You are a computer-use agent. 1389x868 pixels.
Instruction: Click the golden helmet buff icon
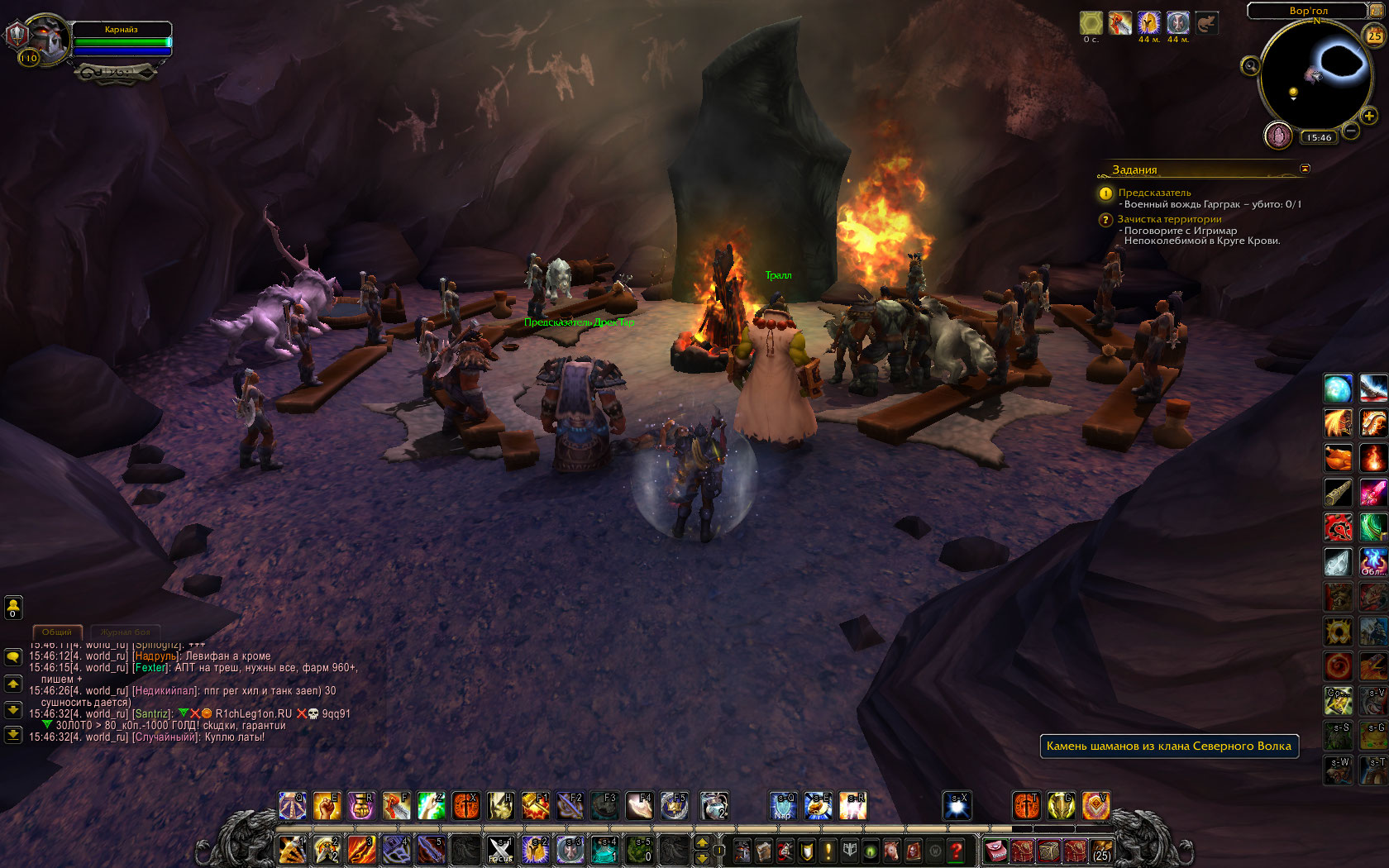coord(1148,23)
